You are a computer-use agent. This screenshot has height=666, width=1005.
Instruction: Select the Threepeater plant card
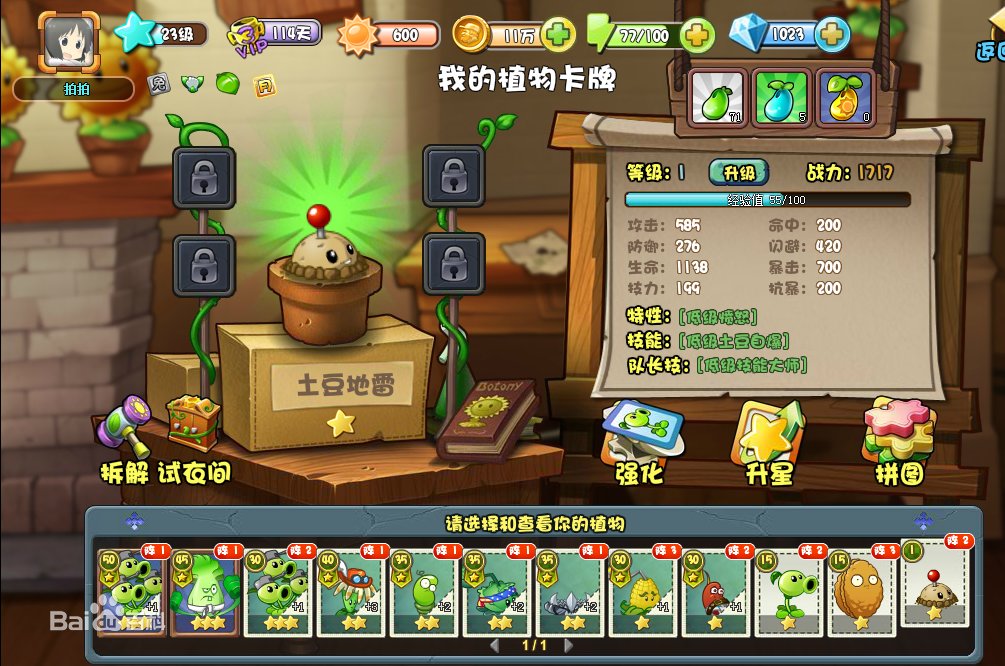tap(130, 590)
